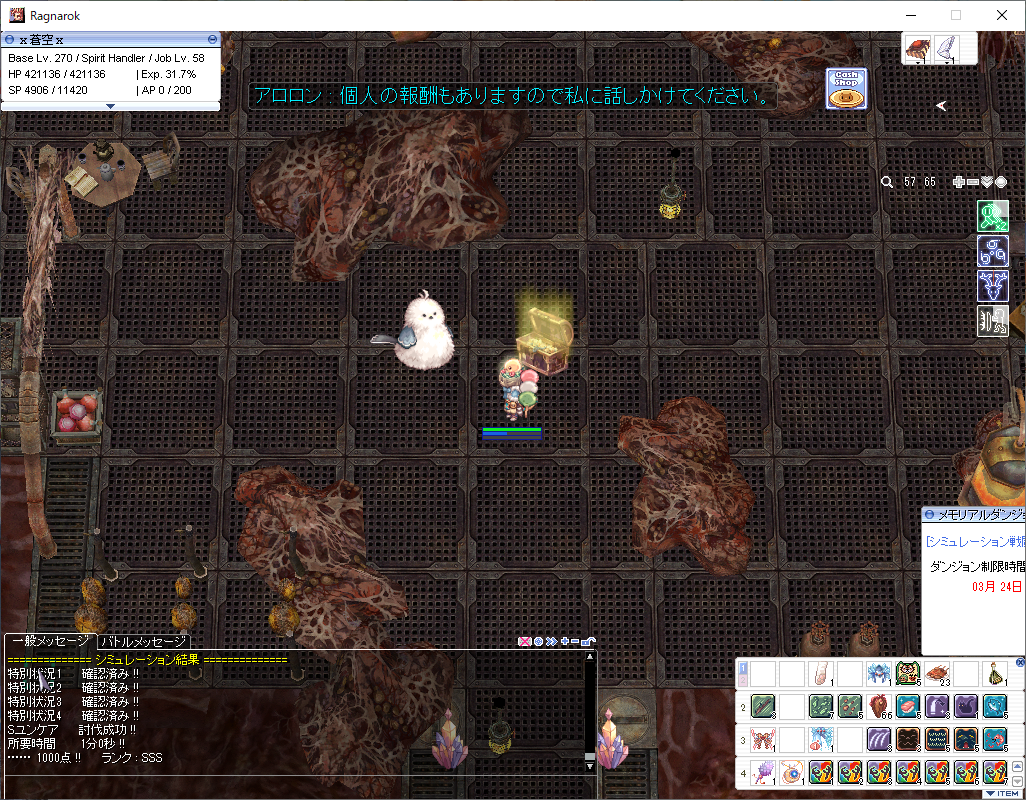Click the blue deer antlers buff icon
Viewport: 1026px width, 800px height.
click(992, 286)
